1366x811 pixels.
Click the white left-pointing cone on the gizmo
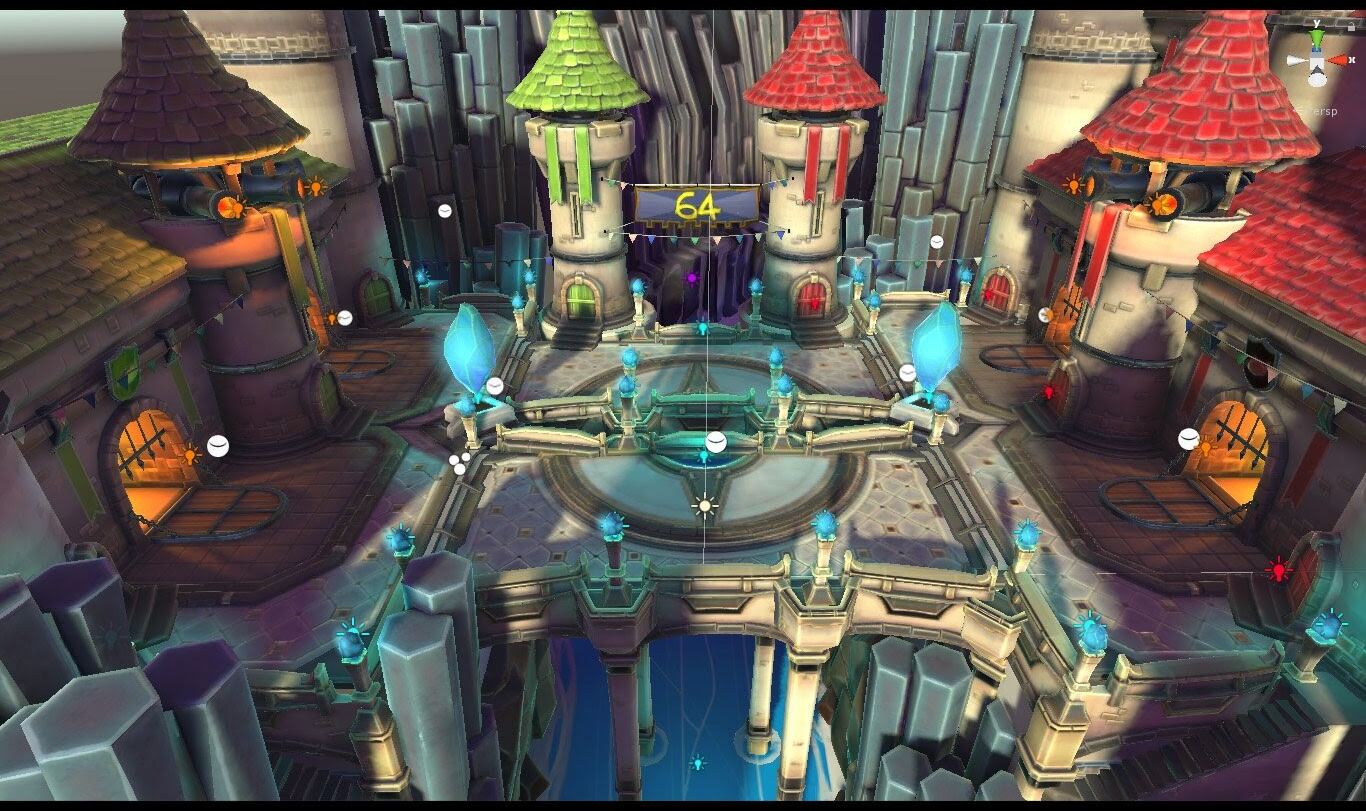(x=1297, y=61)
